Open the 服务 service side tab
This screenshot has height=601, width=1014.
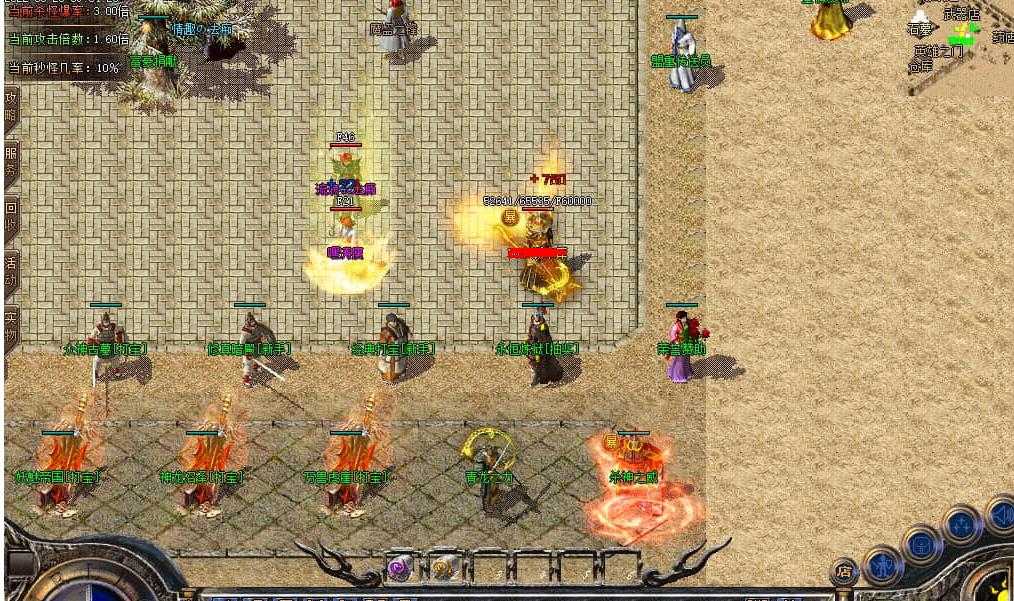coord(11,161)
